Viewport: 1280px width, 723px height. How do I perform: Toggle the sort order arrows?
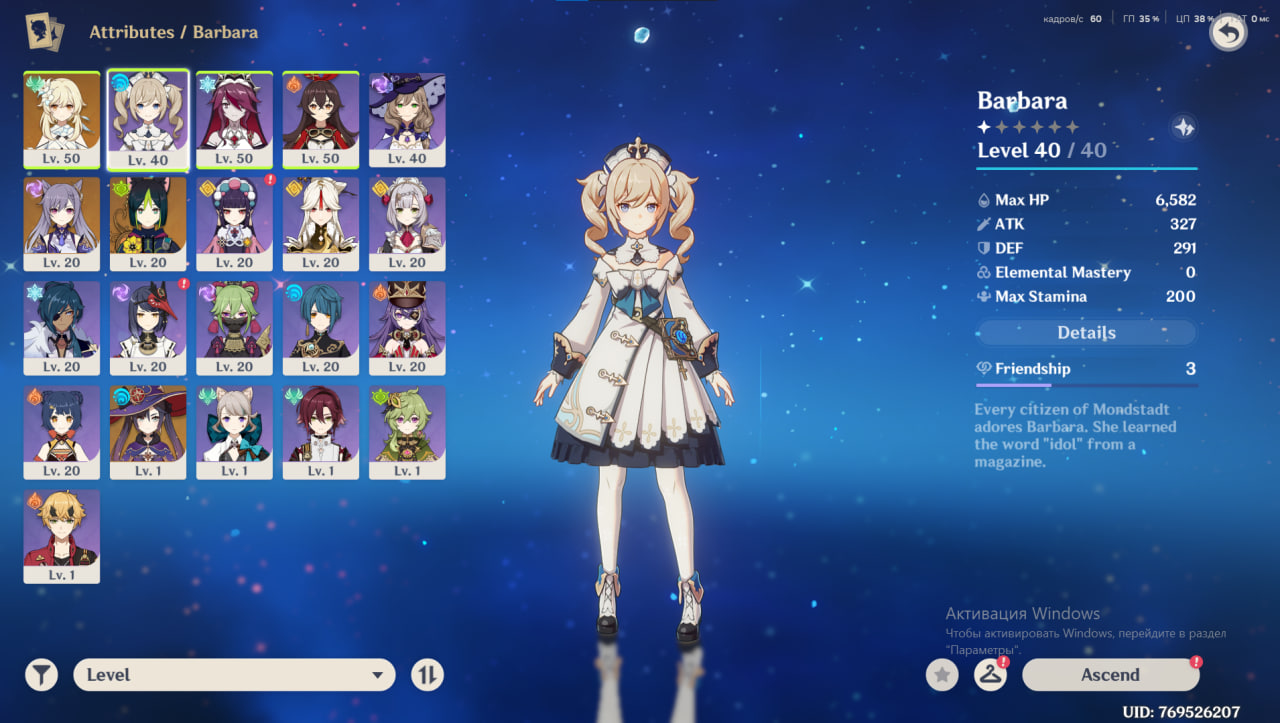tap(427, 675)
